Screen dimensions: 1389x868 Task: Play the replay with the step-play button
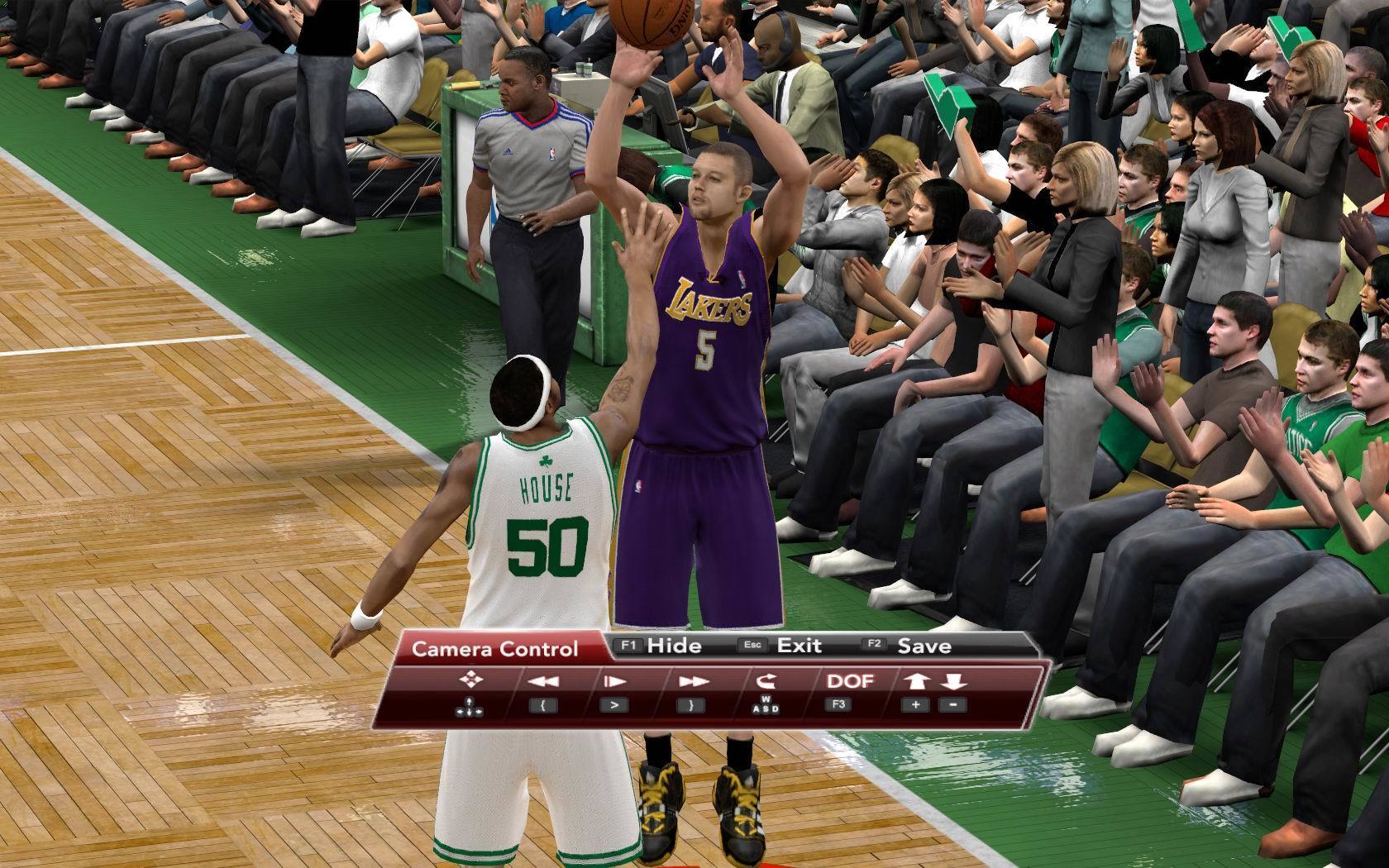614,681
